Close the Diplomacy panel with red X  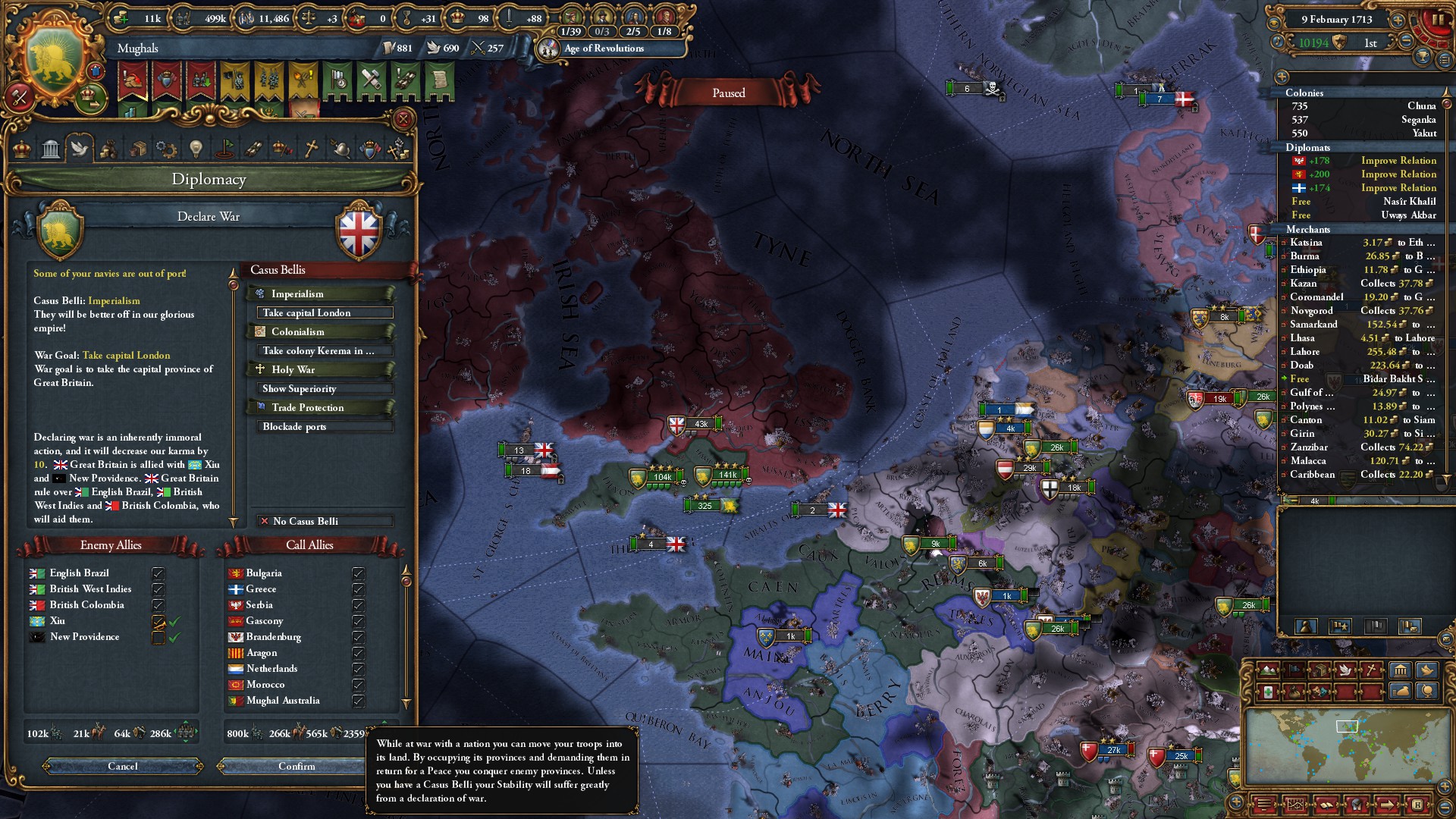[x=403, y=119]
